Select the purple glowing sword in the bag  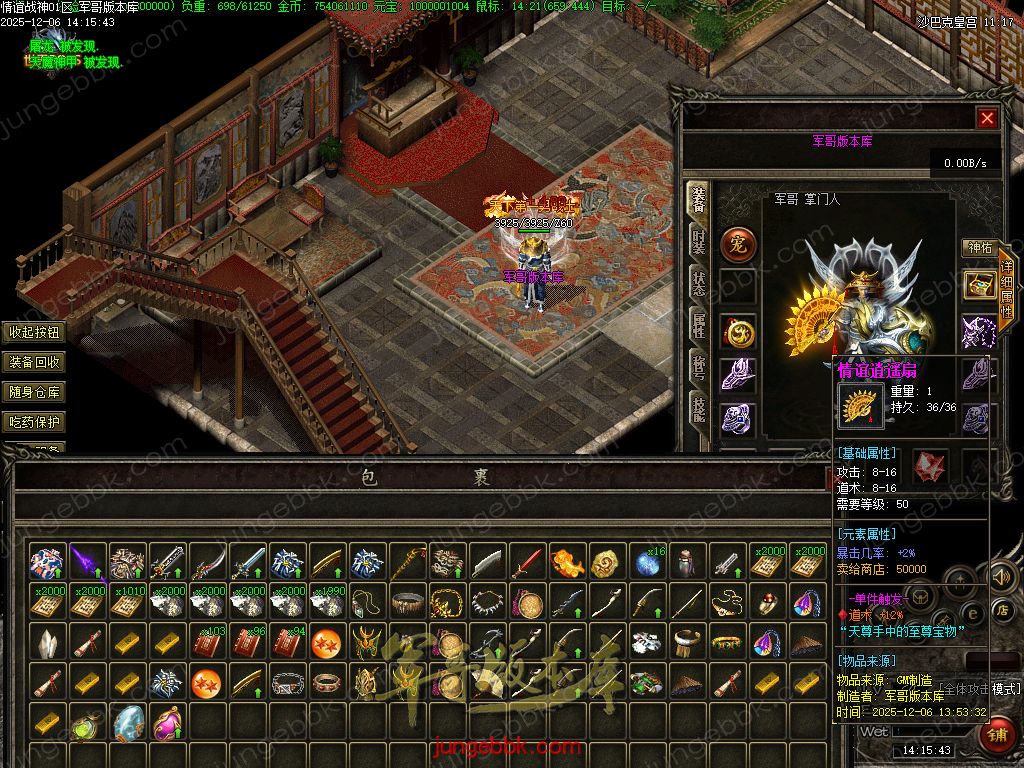click(x=88, y=563)
